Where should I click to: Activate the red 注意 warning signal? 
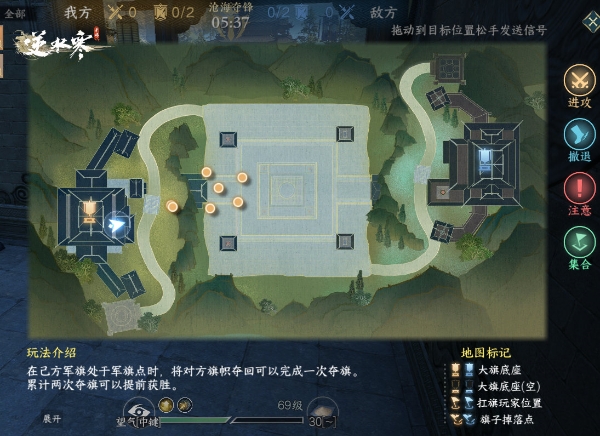point(579,189)
